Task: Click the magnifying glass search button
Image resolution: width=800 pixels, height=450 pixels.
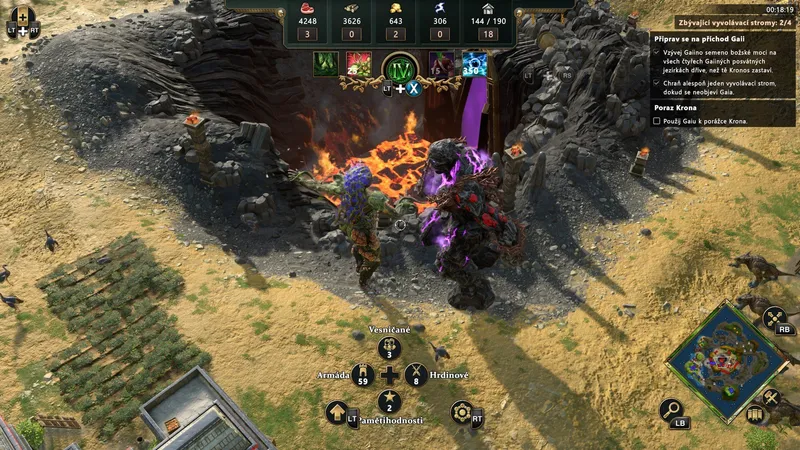Action: [672, 410]
